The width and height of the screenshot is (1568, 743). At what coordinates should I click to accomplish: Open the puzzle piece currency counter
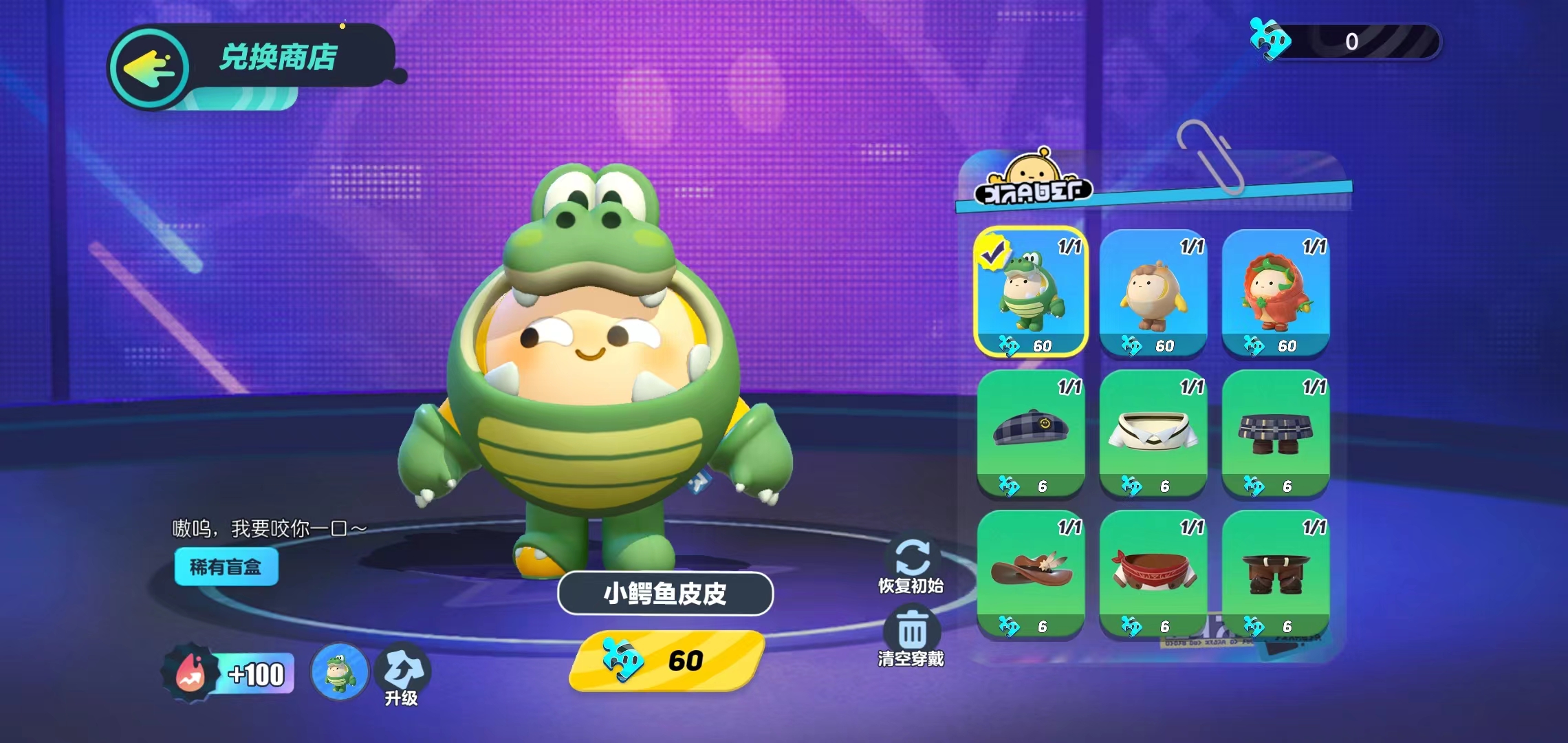pyautogui.click(x=1345, y=42)
